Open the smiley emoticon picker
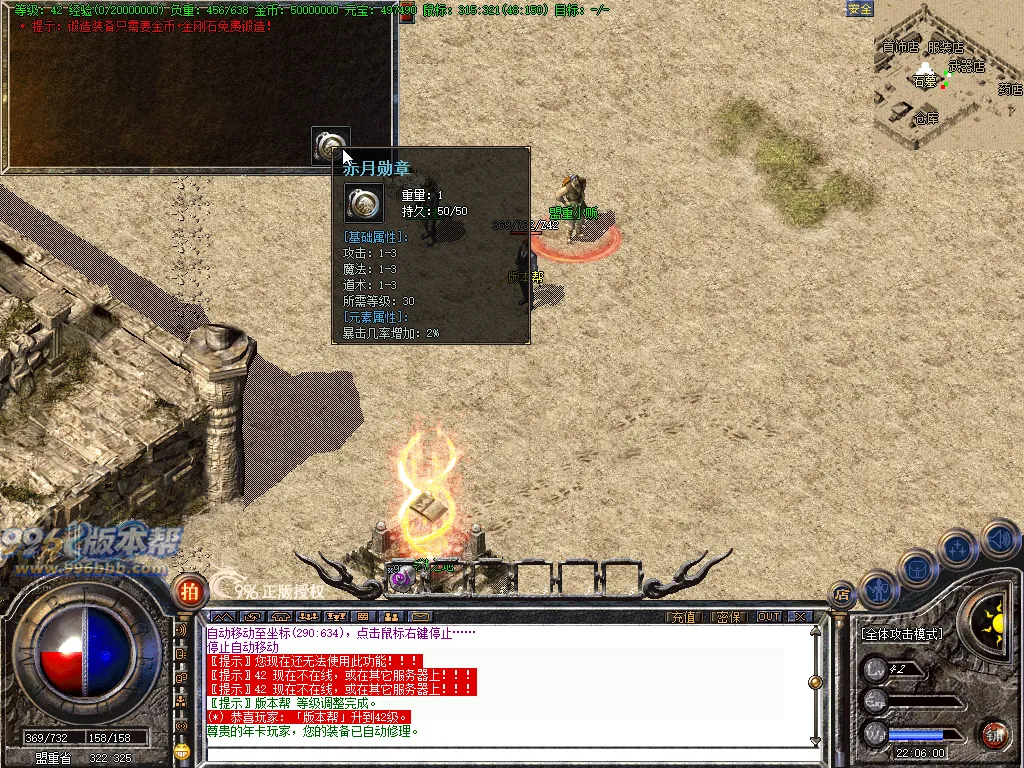 coord(182,748)
